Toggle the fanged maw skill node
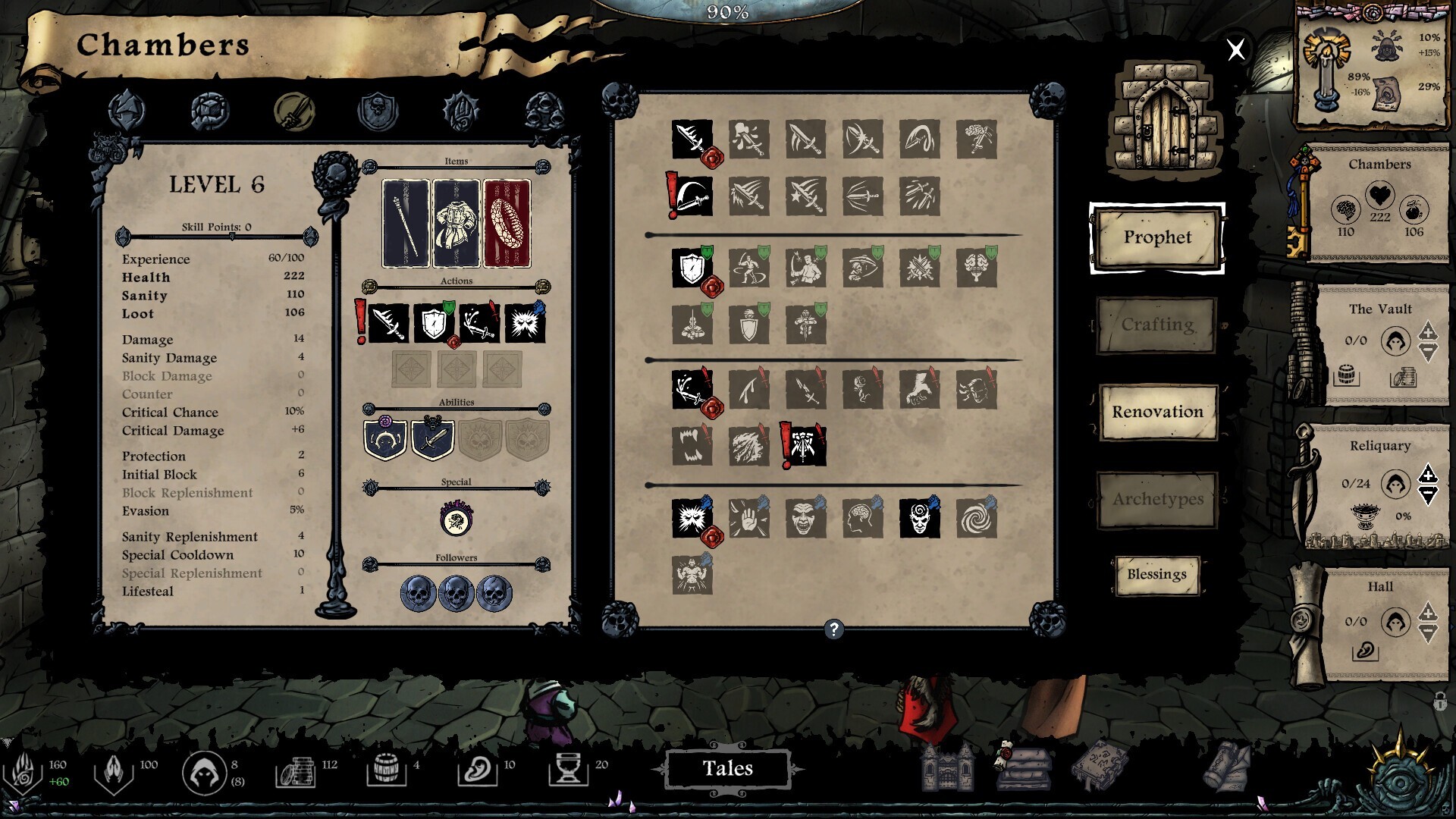The image size is (1456, 819). click(x=692, y=447)
